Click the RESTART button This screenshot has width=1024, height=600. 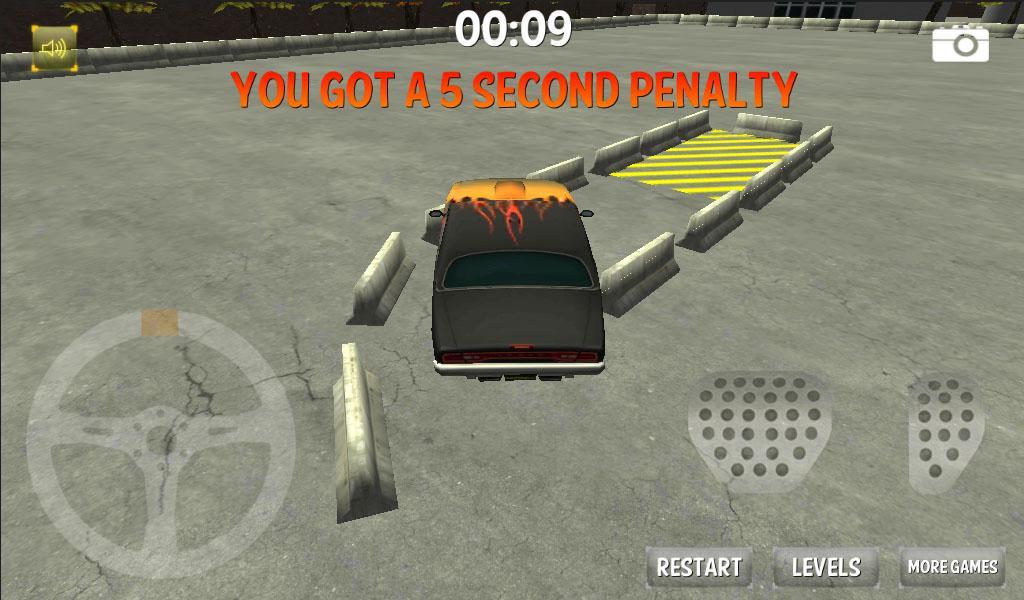(x=699, y=567)
